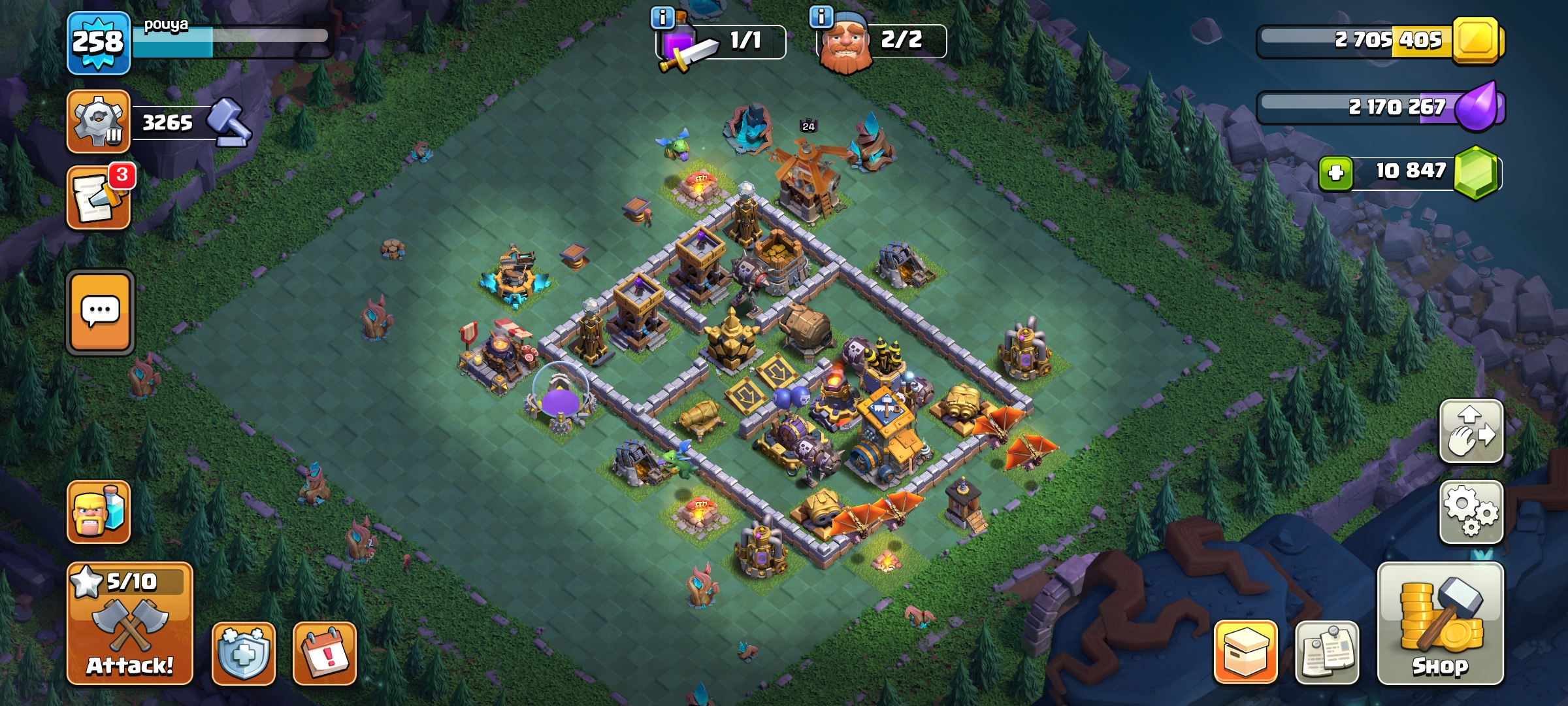
Task: Show info for builders 2/2 status
Action: [821, 16]
